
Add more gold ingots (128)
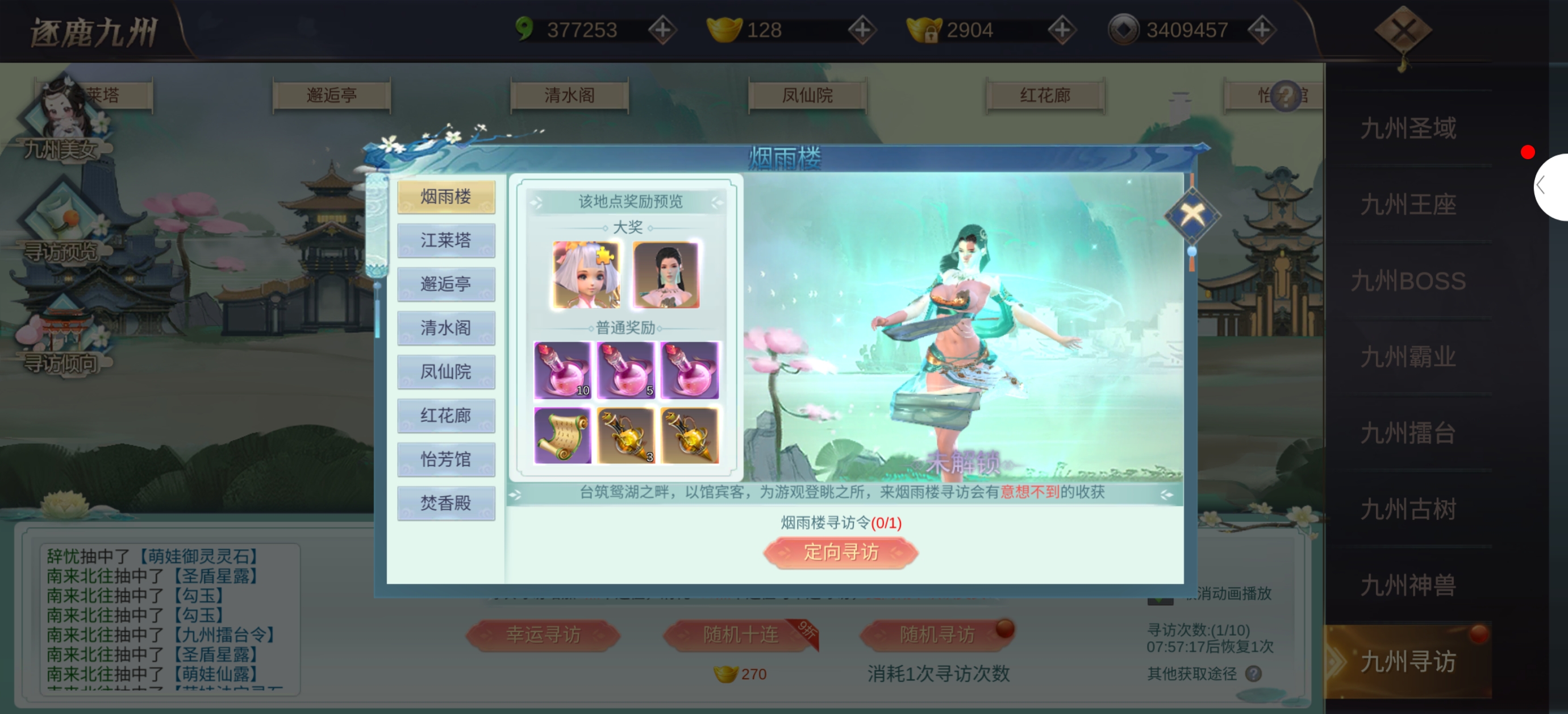[x=862, y=30]
